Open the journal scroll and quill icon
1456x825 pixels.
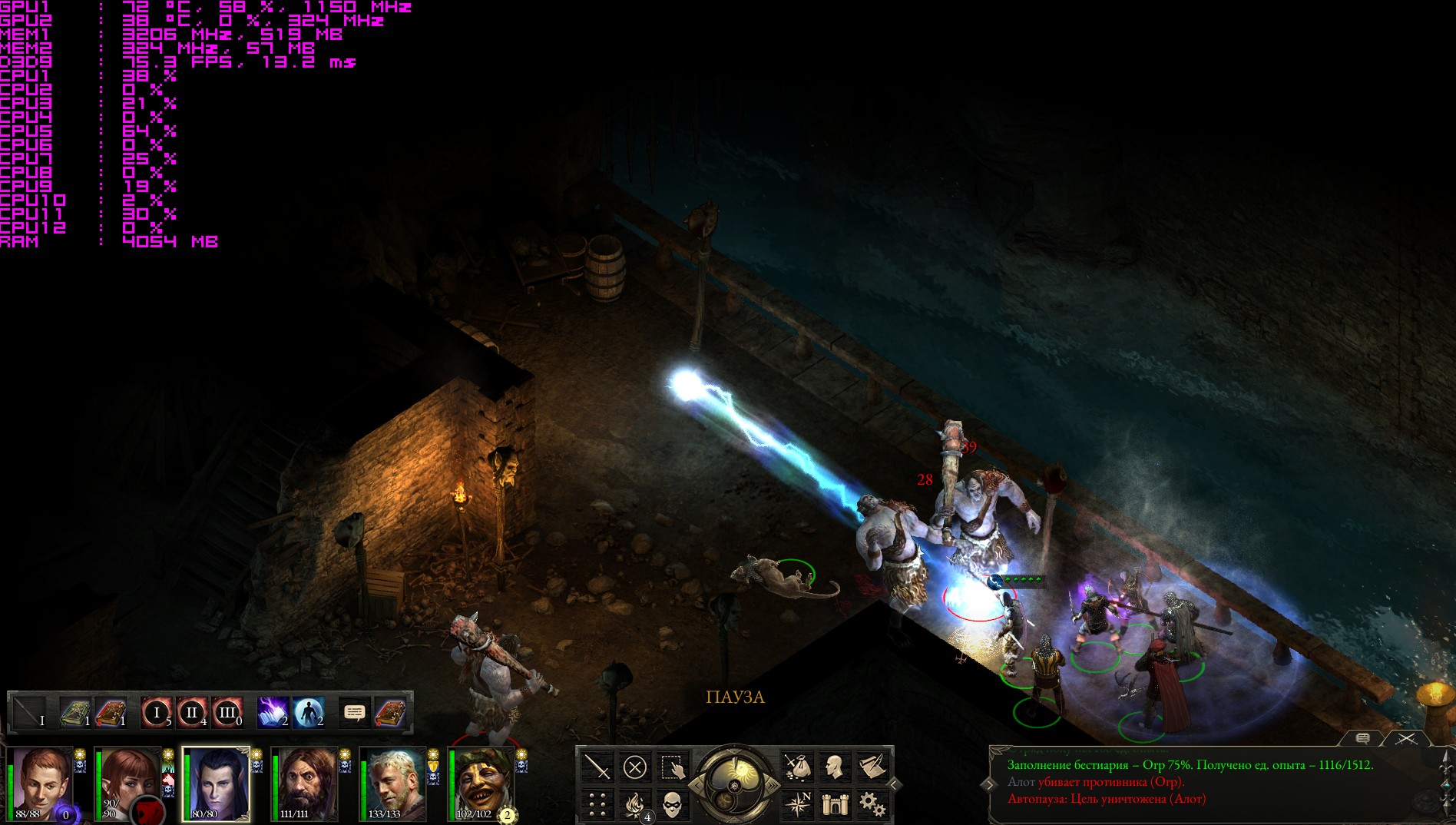(871, 767)
